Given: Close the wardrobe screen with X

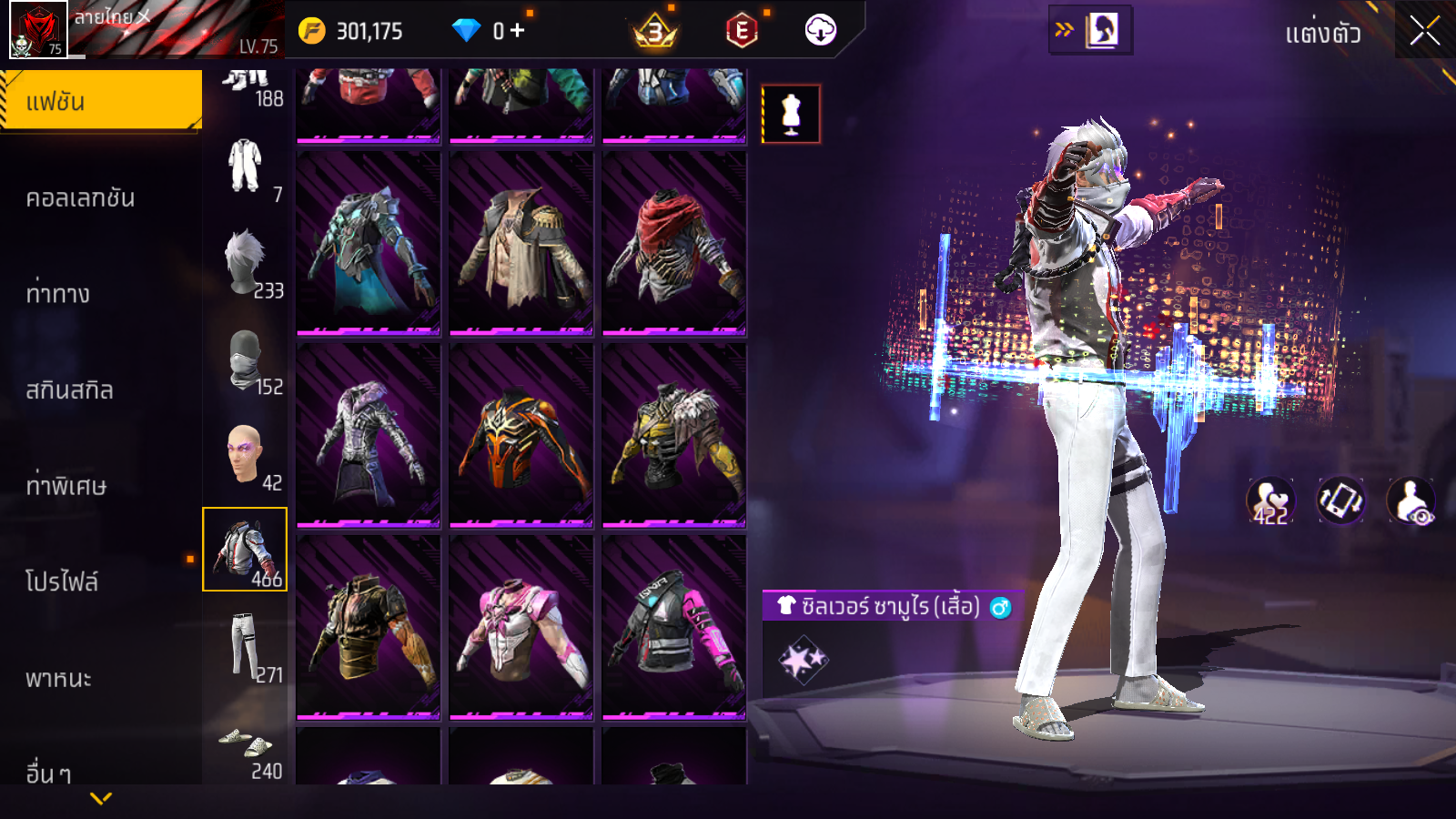Looking at the screenshot, I should [1424, 31].
